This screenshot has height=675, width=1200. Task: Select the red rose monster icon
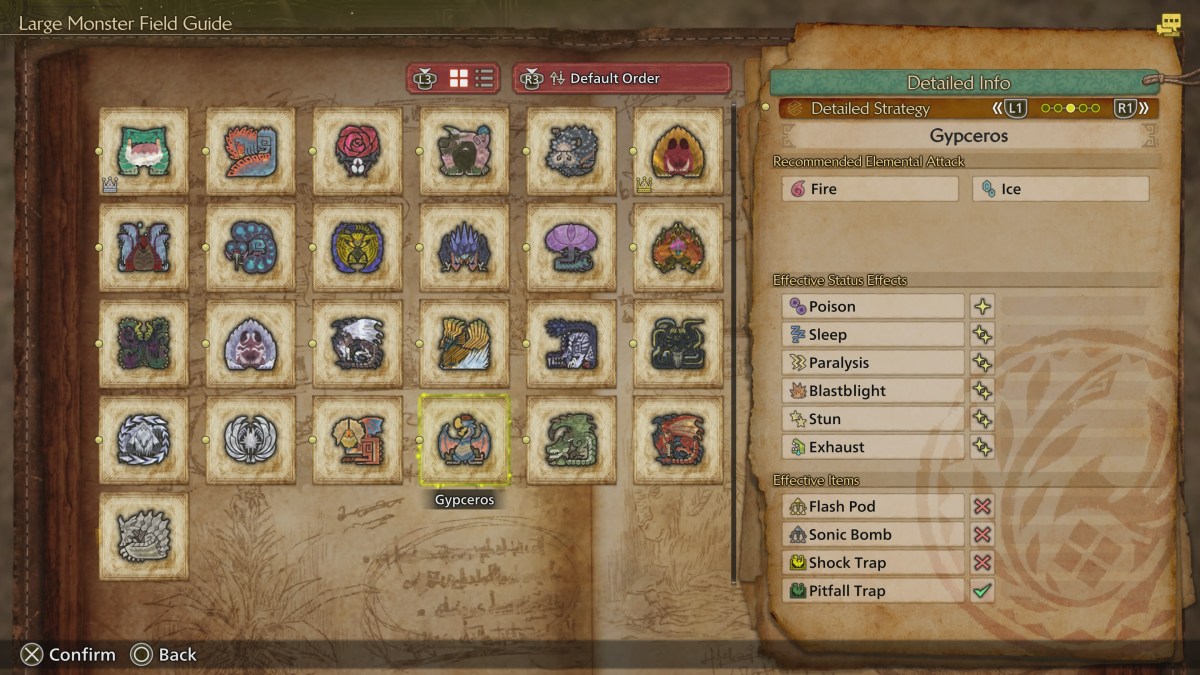click(x=357, y=151)
